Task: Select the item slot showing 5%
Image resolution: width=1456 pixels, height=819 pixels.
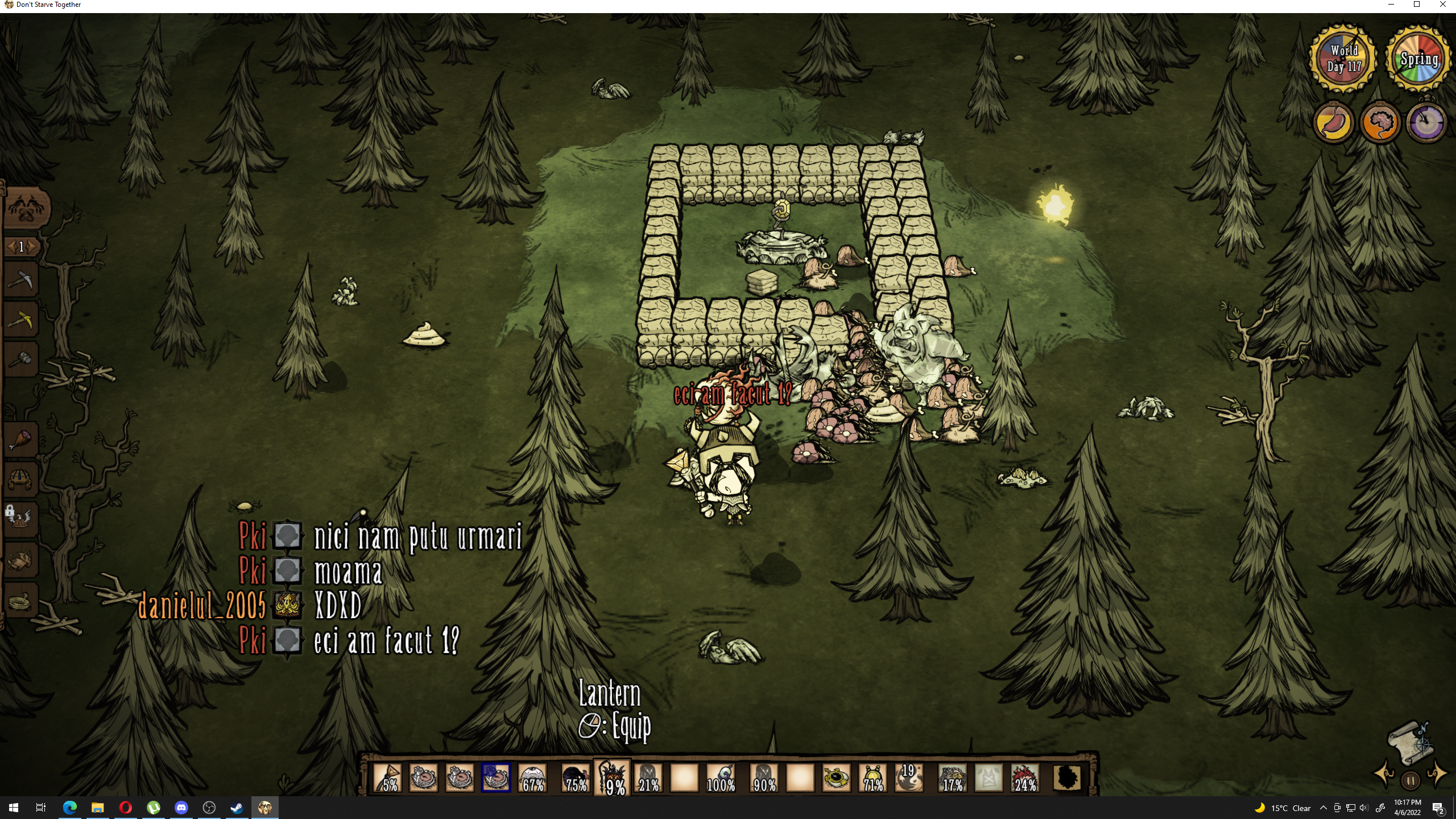Action: (x=388, y=777)
